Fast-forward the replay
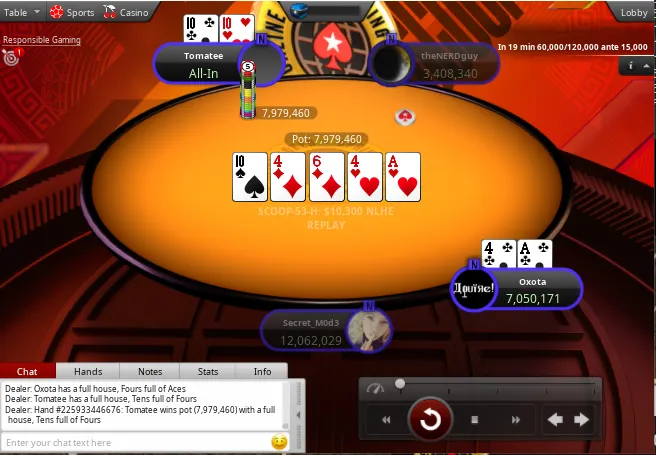656x455 pixels. point(516,420)
